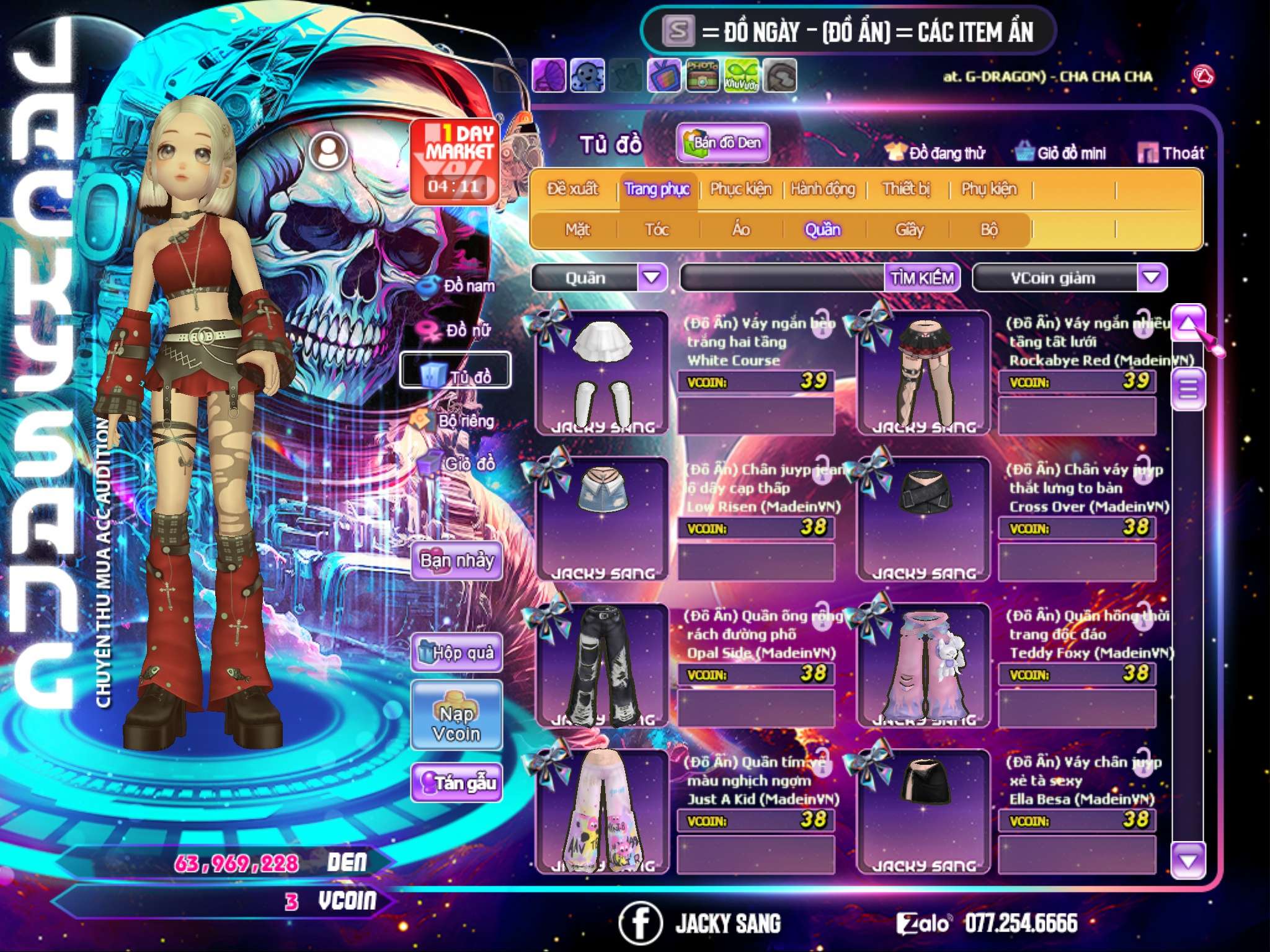Open Giỏ đồ mini cart

pos(1061,153)
